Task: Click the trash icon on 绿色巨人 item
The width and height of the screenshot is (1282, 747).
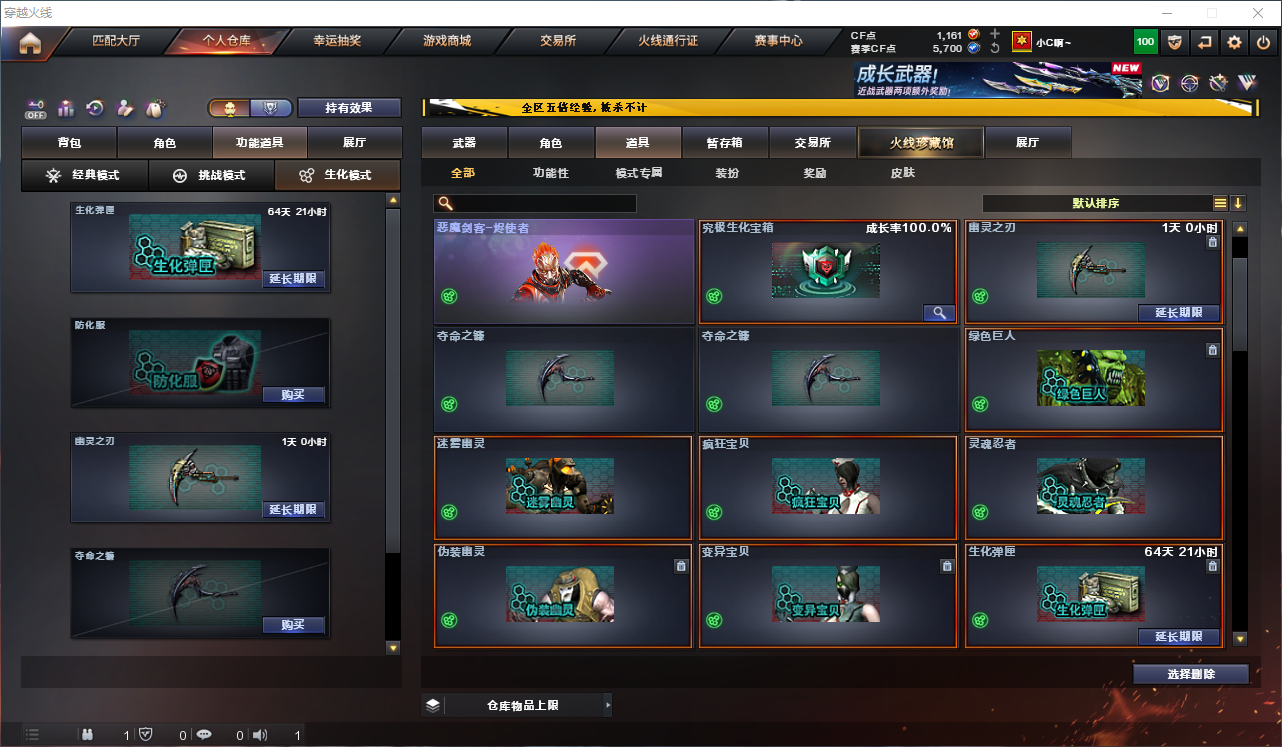Action: click(1212, 350)
